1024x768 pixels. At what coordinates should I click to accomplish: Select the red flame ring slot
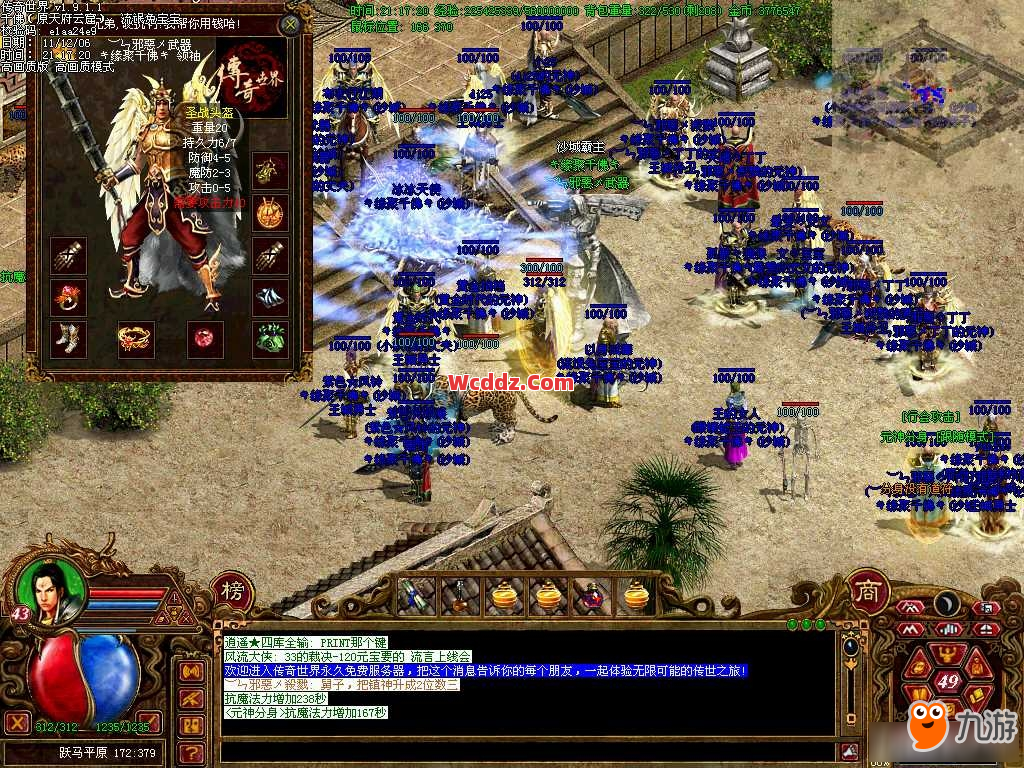(x=69, y=297)
